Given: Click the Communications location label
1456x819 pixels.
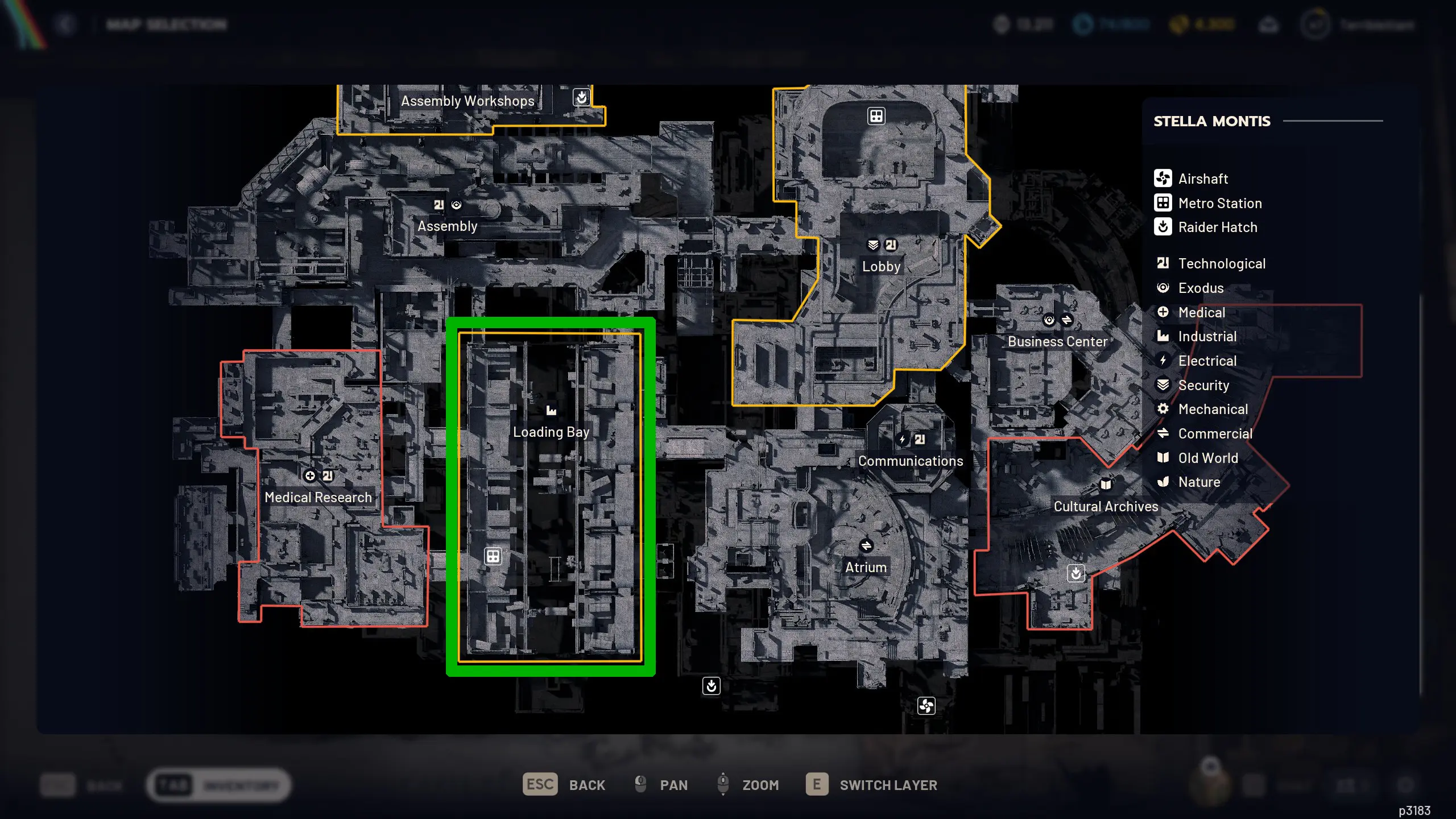Looking at the screenshot, I should [911, 461].
